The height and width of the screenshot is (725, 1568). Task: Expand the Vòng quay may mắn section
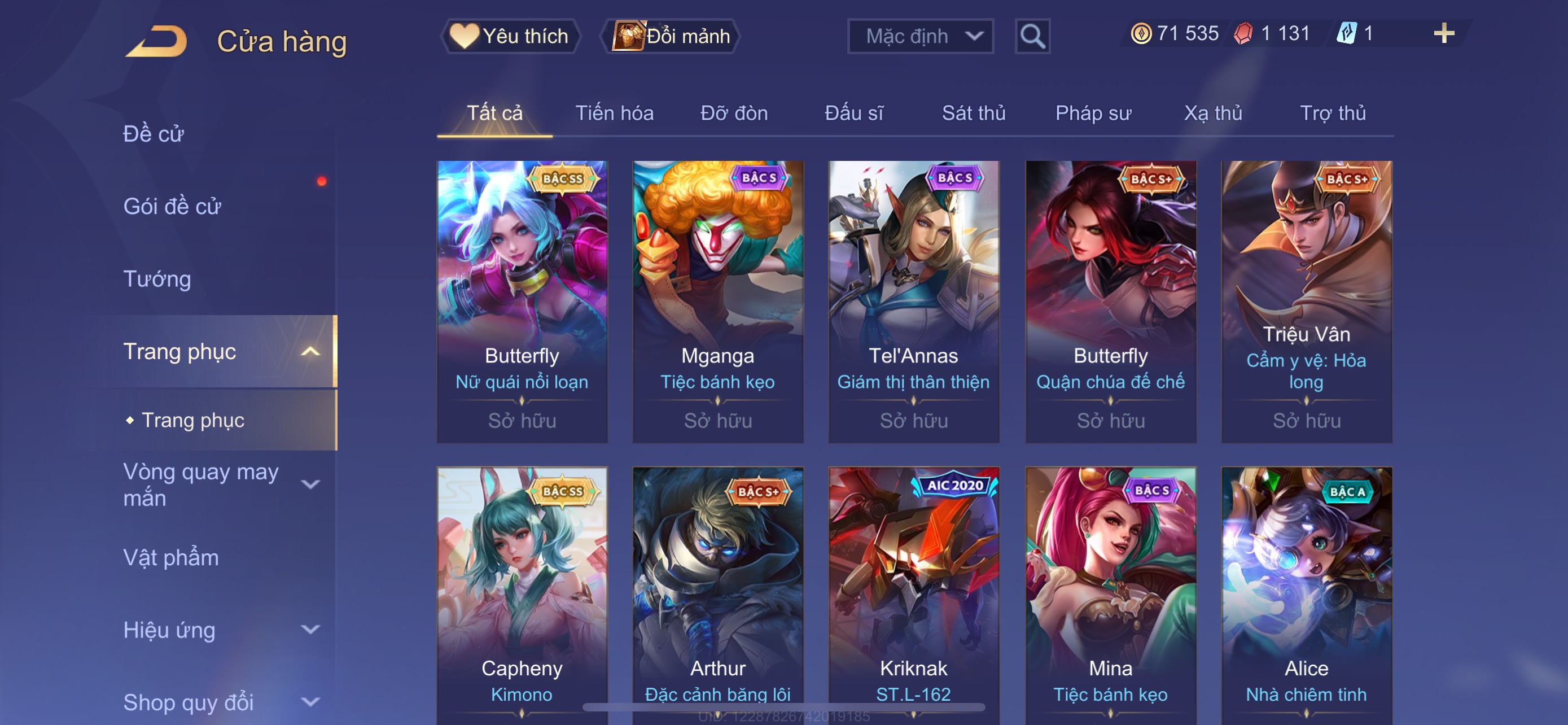219,484
